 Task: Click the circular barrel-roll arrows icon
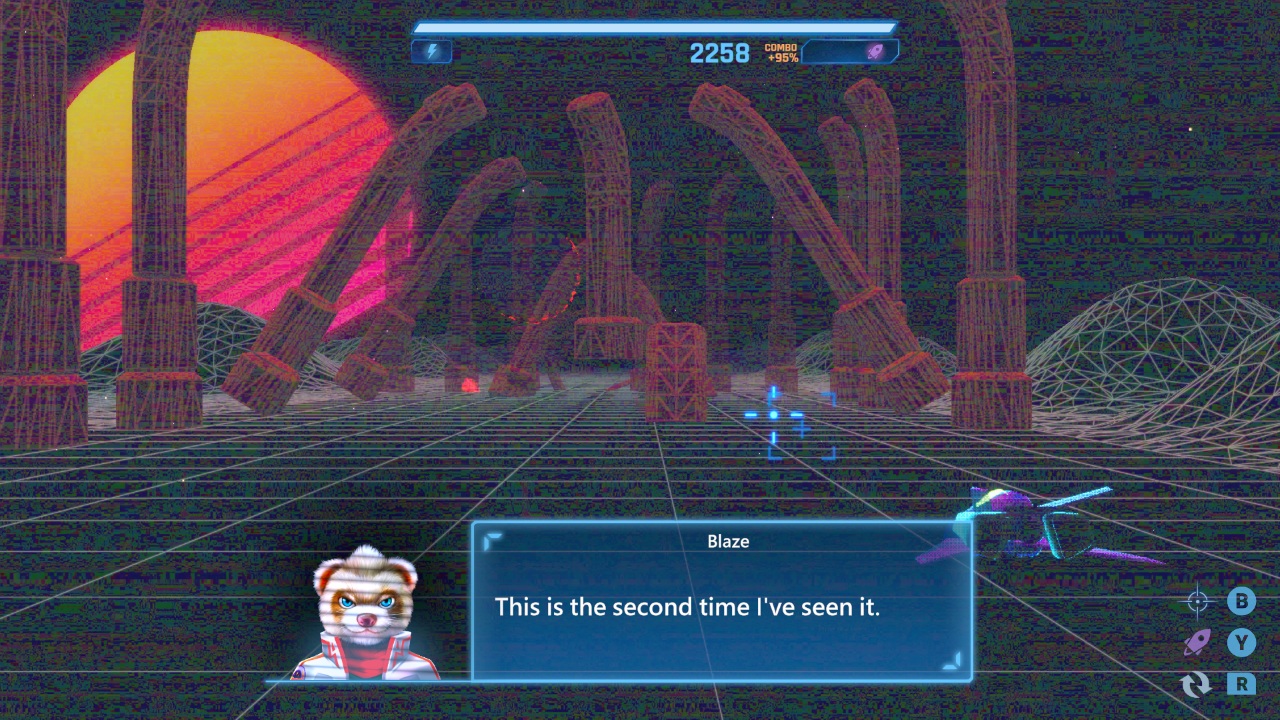point(1196,685)
